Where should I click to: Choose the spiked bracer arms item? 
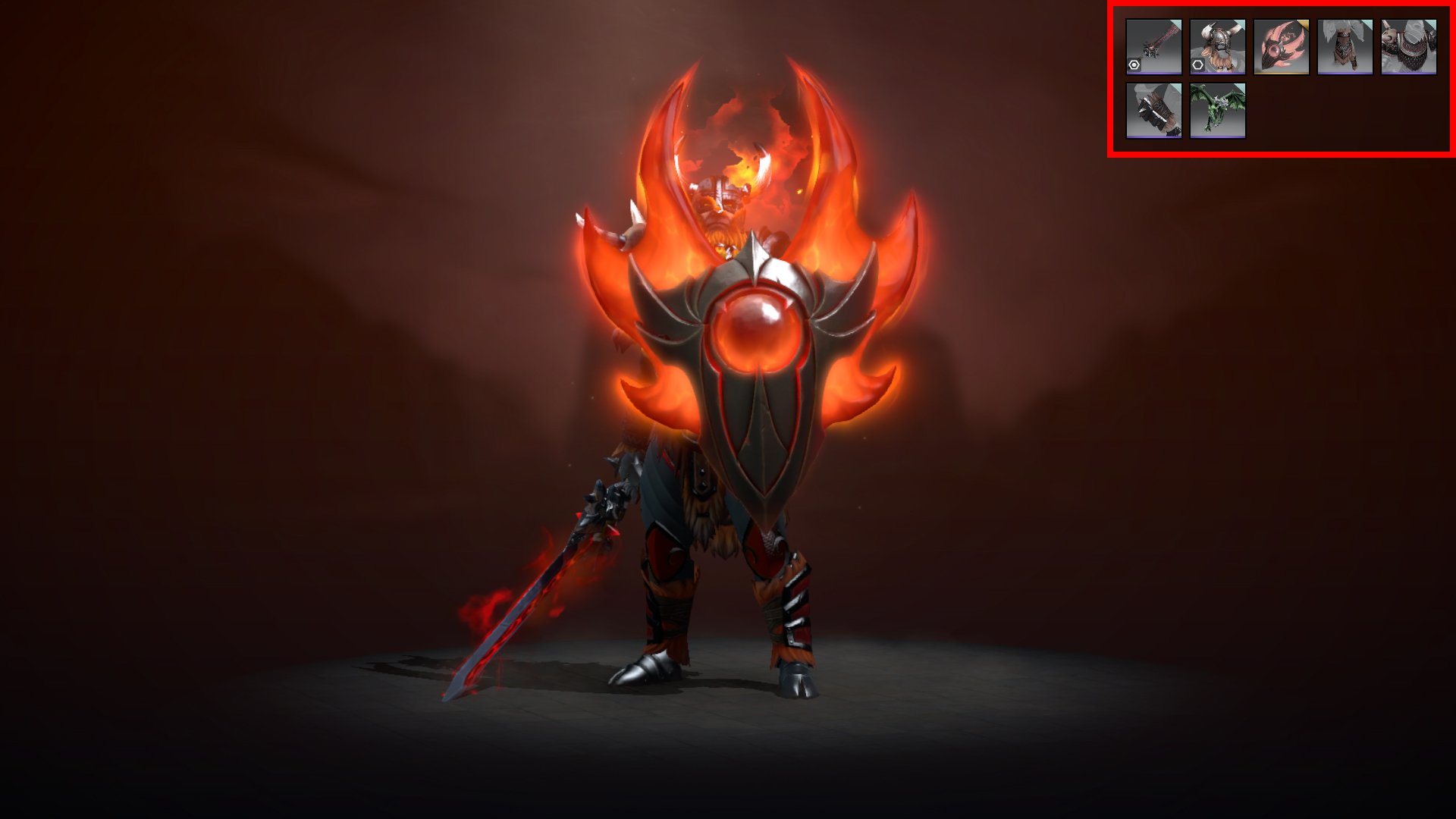point(1153,110)
